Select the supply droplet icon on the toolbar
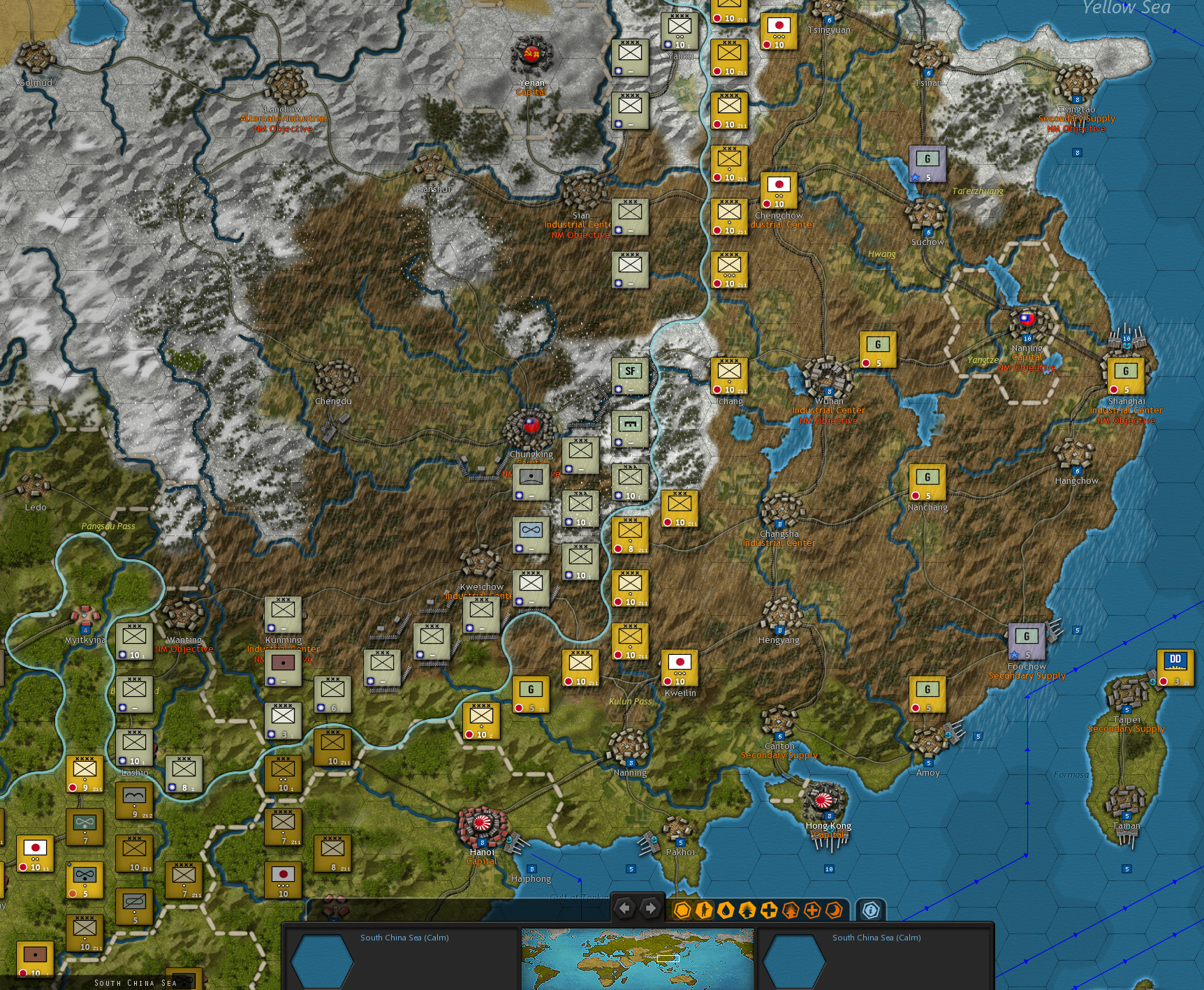Screen dimensions: 1204x990 [x=726, y=909]
